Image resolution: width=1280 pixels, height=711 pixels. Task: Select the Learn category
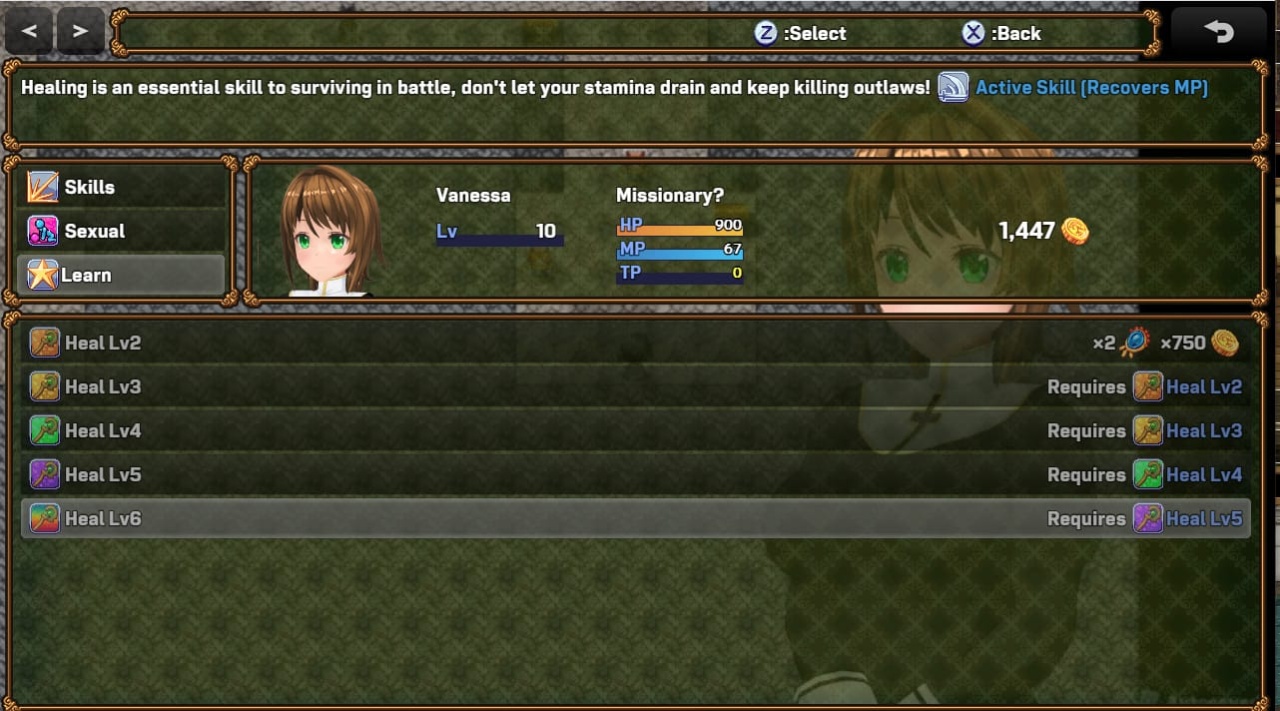[122, 275]
